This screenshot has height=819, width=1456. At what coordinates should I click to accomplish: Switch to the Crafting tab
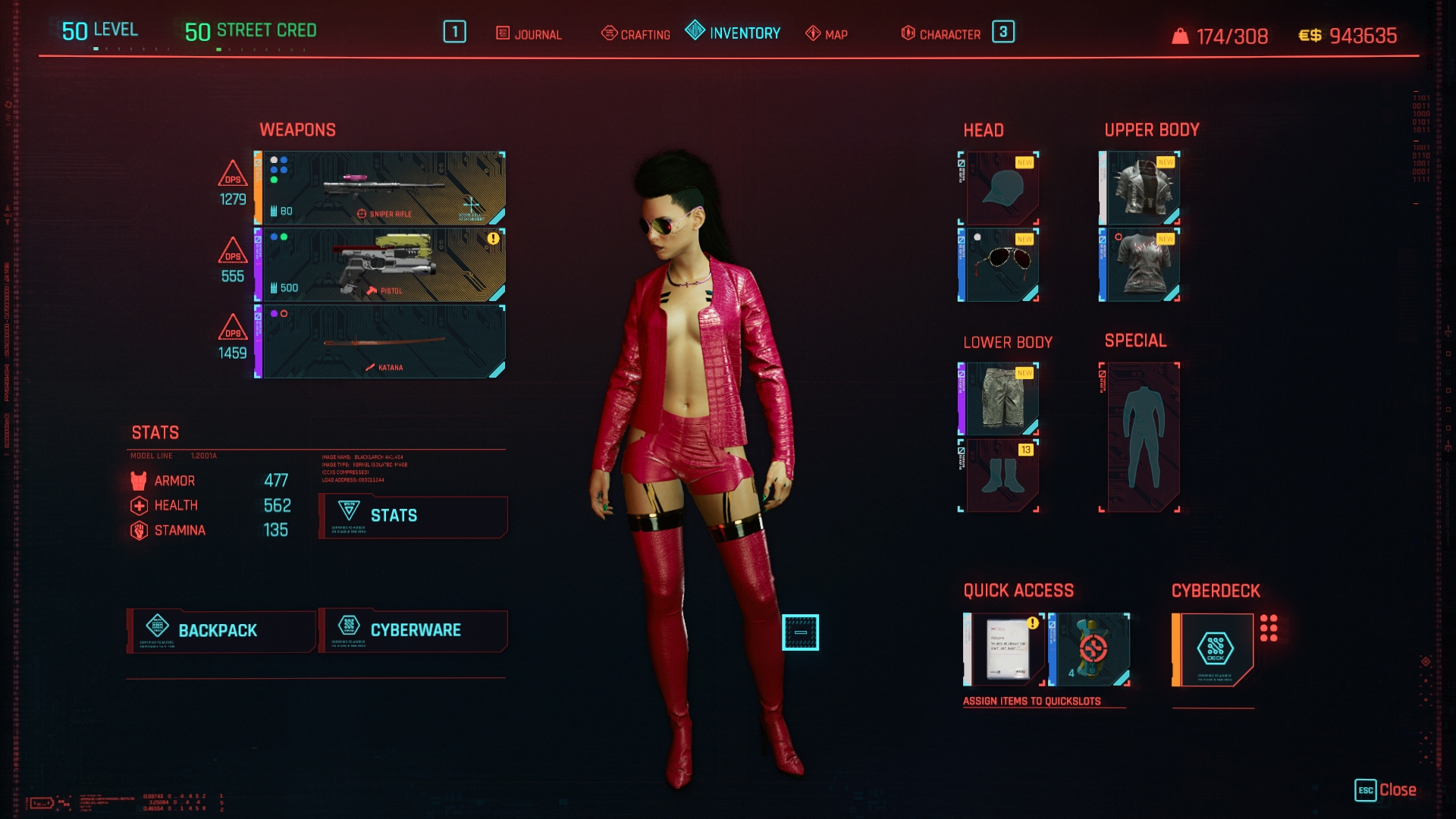tap(635, 34)
